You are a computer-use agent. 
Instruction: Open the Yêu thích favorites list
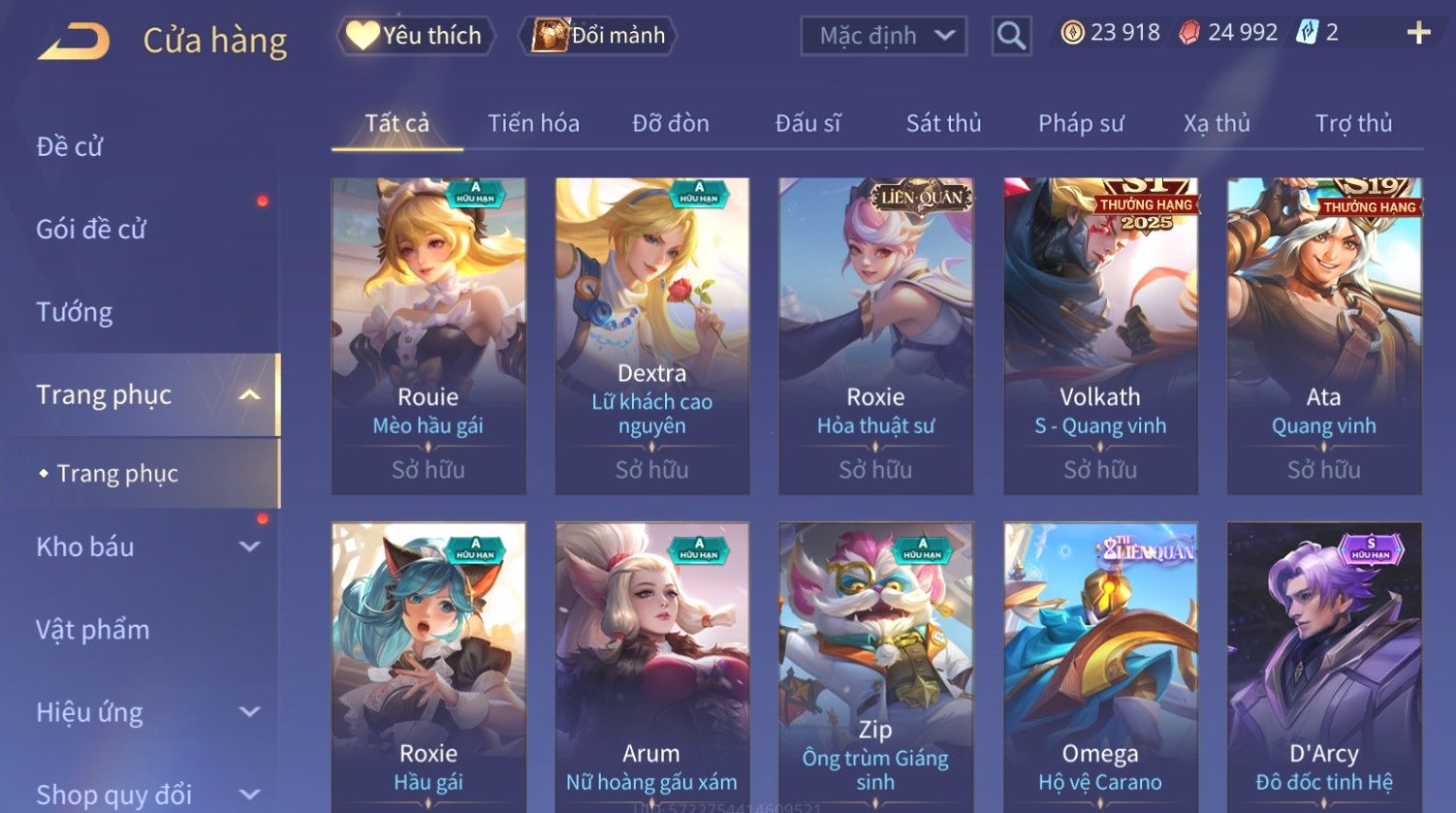coord(416,36)
